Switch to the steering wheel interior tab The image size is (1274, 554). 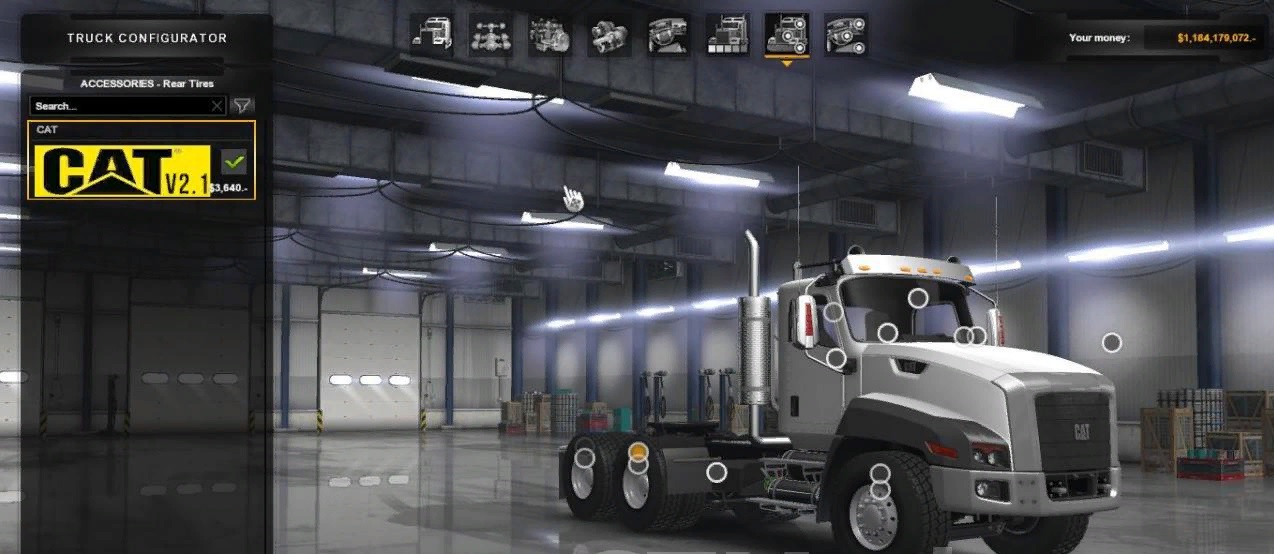click(668, 35)
